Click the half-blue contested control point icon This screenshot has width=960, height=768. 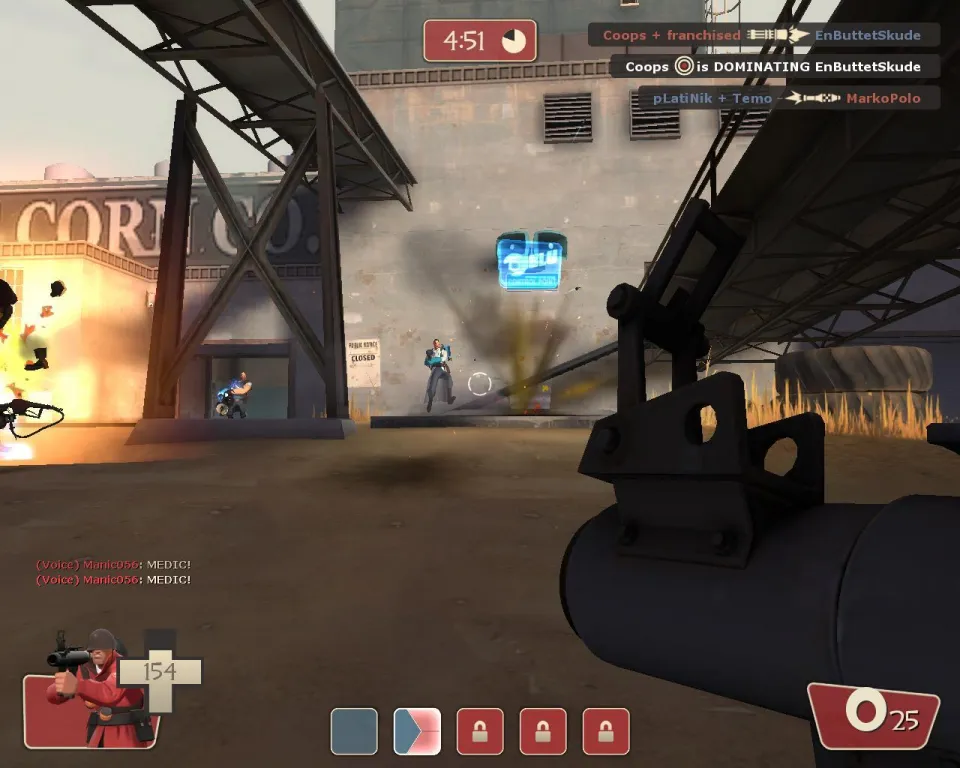tap(417, 731)
